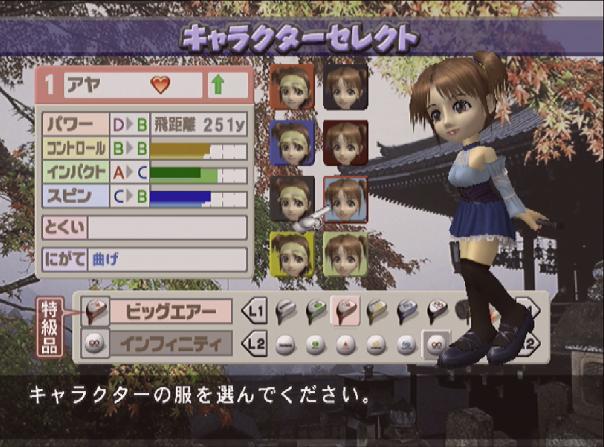
Task: Pick the costume portrait with dark red background
Action: [x=345, y=143]
